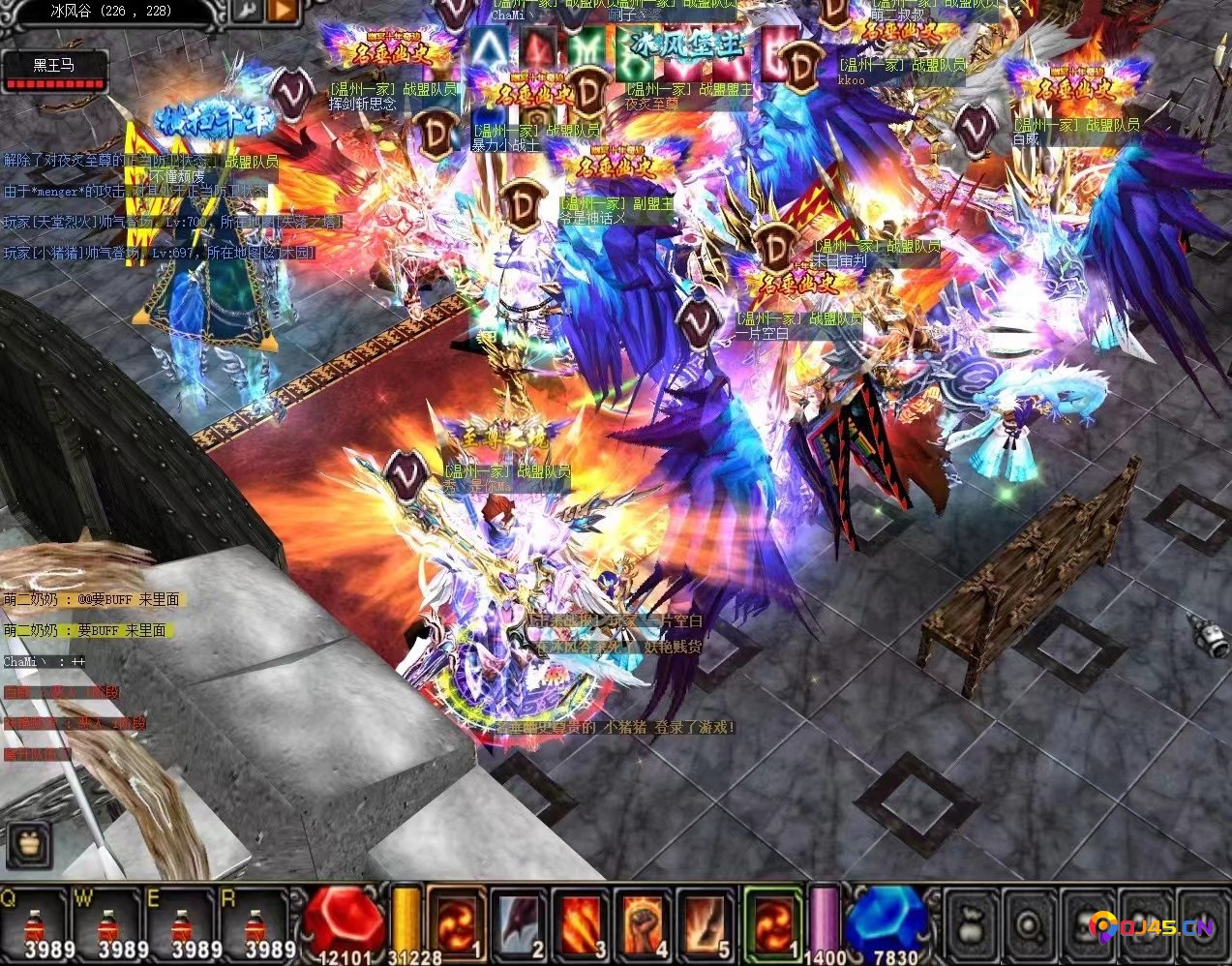The width and height of the screenshot is (1232, 966).
Task: Use the red potion in slot R
Action: 255,925
